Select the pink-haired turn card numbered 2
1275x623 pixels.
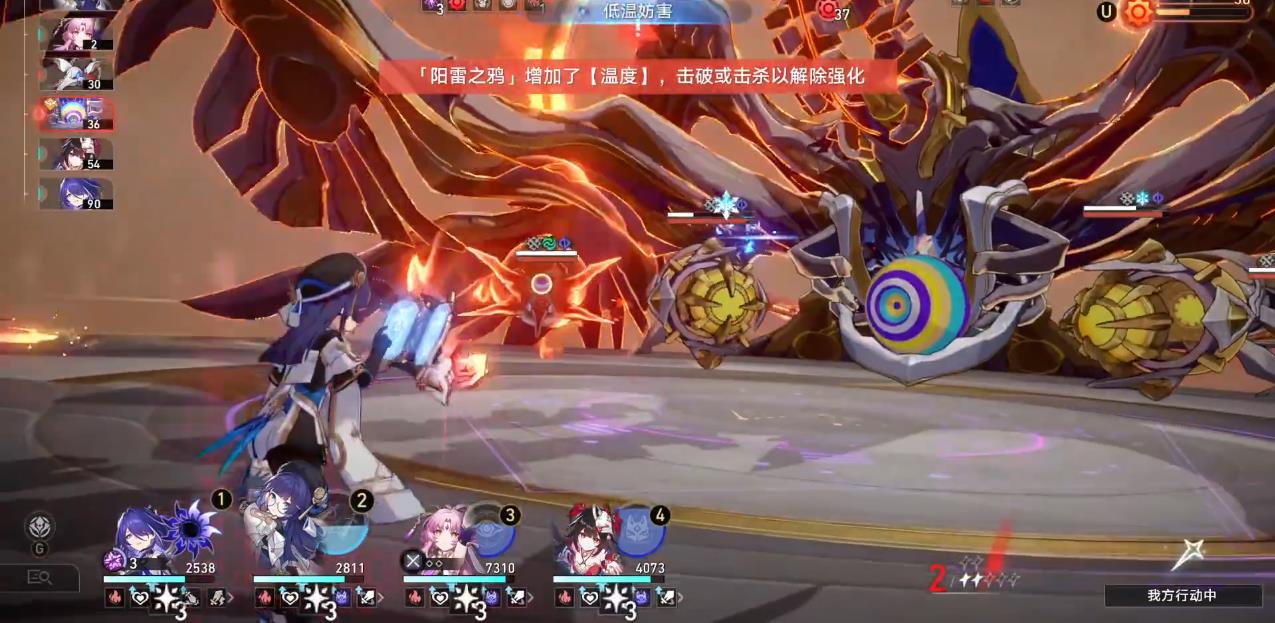[x=76, y=33]
